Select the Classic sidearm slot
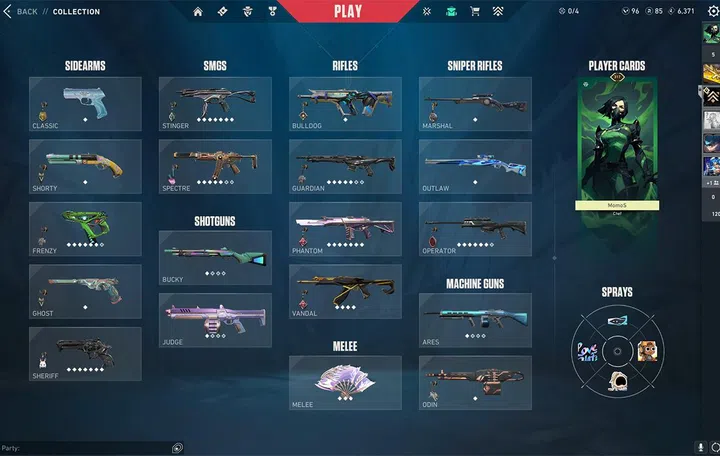 tap(85, 104)
